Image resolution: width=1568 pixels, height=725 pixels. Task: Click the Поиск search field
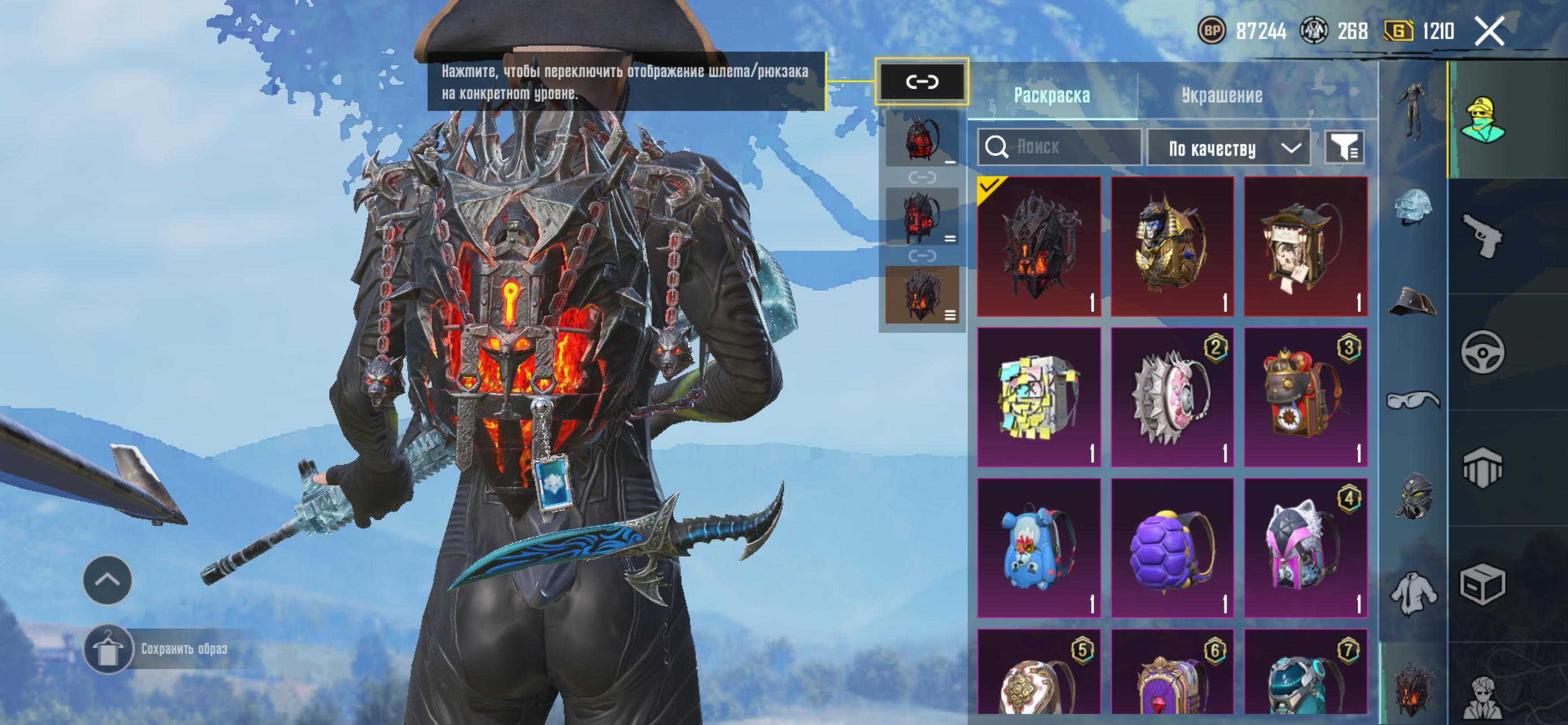pos(1059,147)
